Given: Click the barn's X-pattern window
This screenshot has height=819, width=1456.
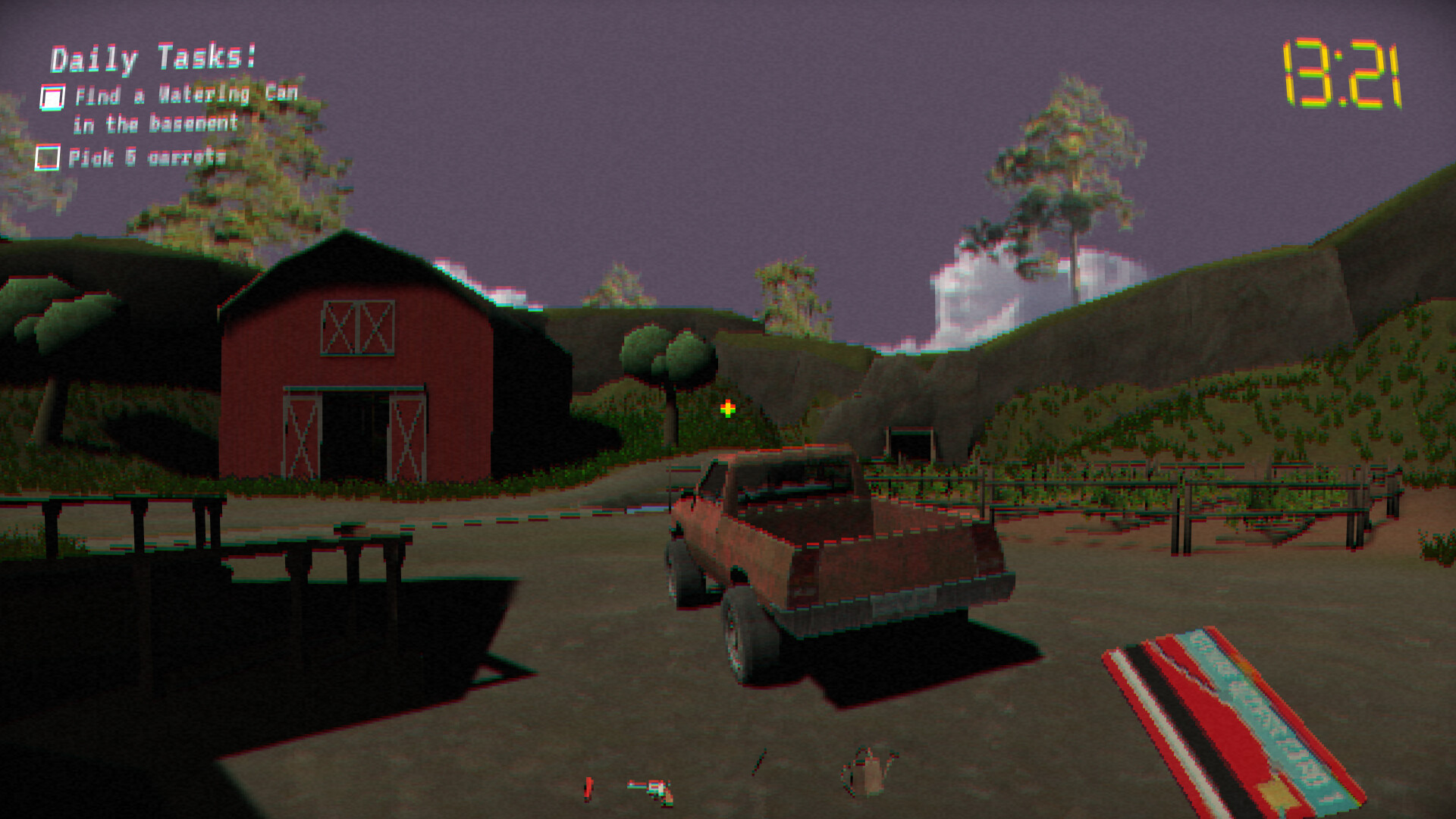Looking at the screenshot, I should pyautogui.click(x=356, y=328).
